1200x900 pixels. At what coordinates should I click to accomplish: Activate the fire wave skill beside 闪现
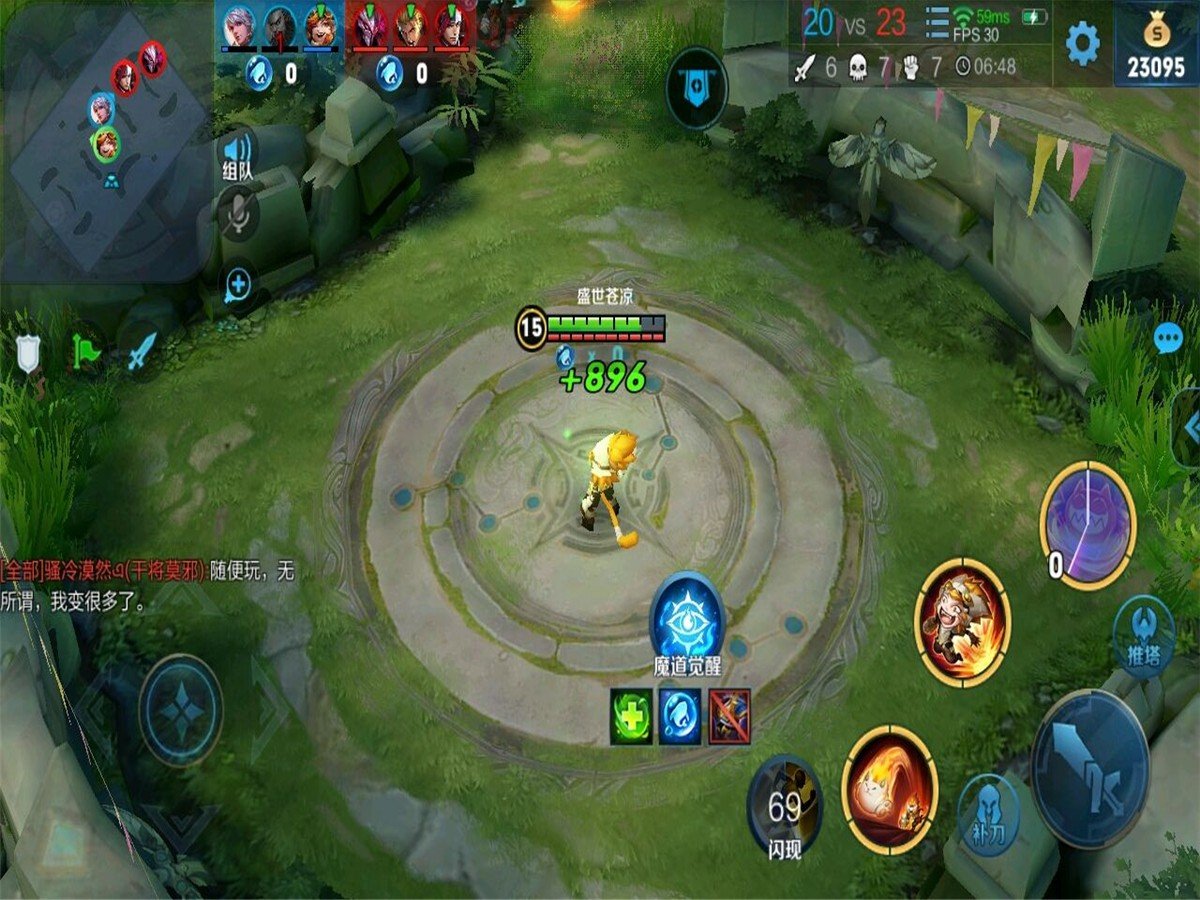coord(889,789)
